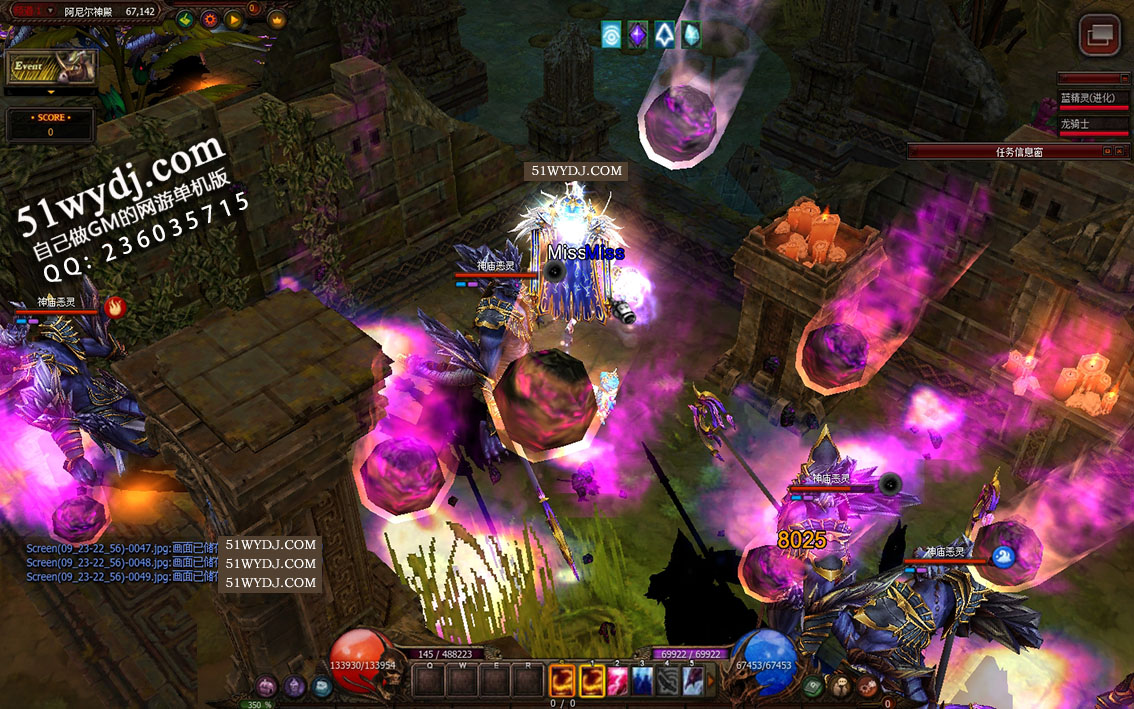The image size is (1134, 709).
Task: Expand the skill bar with the orange arrow
Action: click(712, 681)
